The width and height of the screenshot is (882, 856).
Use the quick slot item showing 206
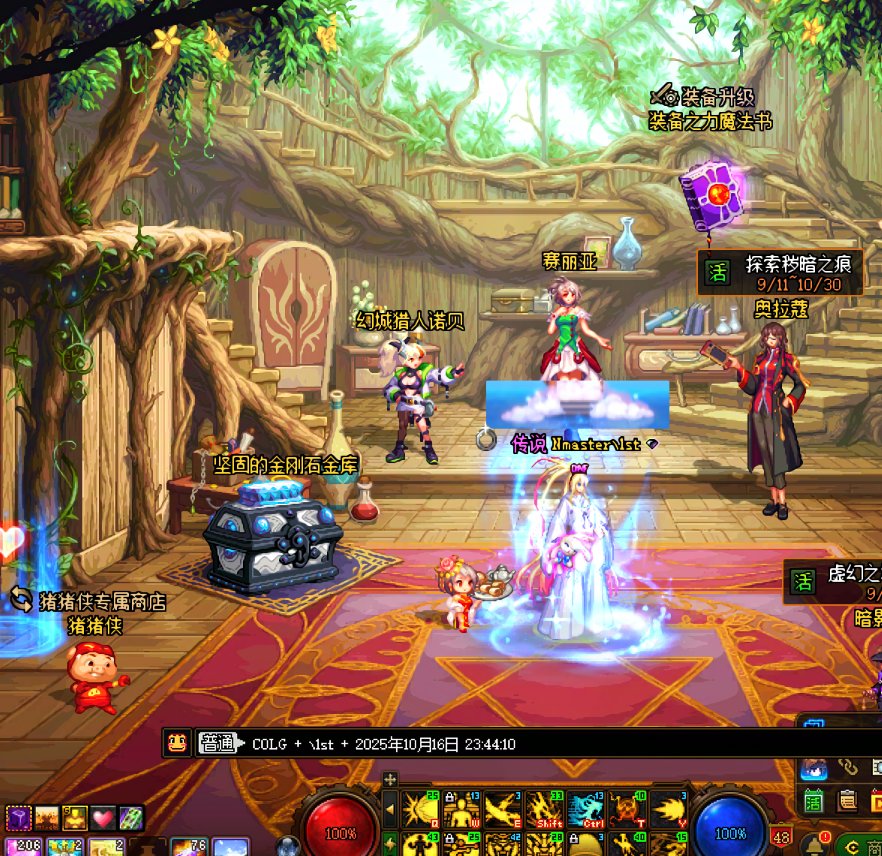(27, 846)
